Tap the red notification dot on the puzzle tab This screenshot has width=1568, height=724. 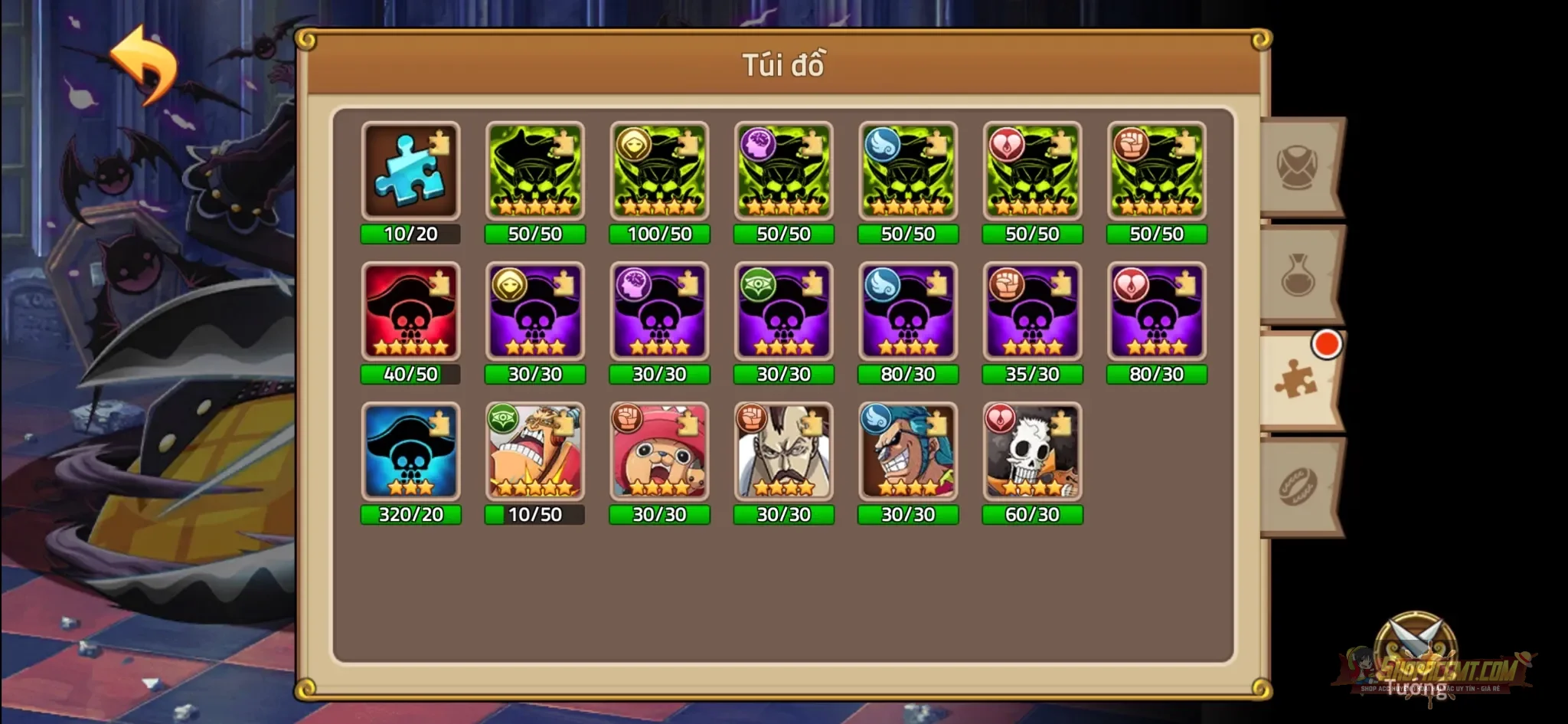point(1325,346)
